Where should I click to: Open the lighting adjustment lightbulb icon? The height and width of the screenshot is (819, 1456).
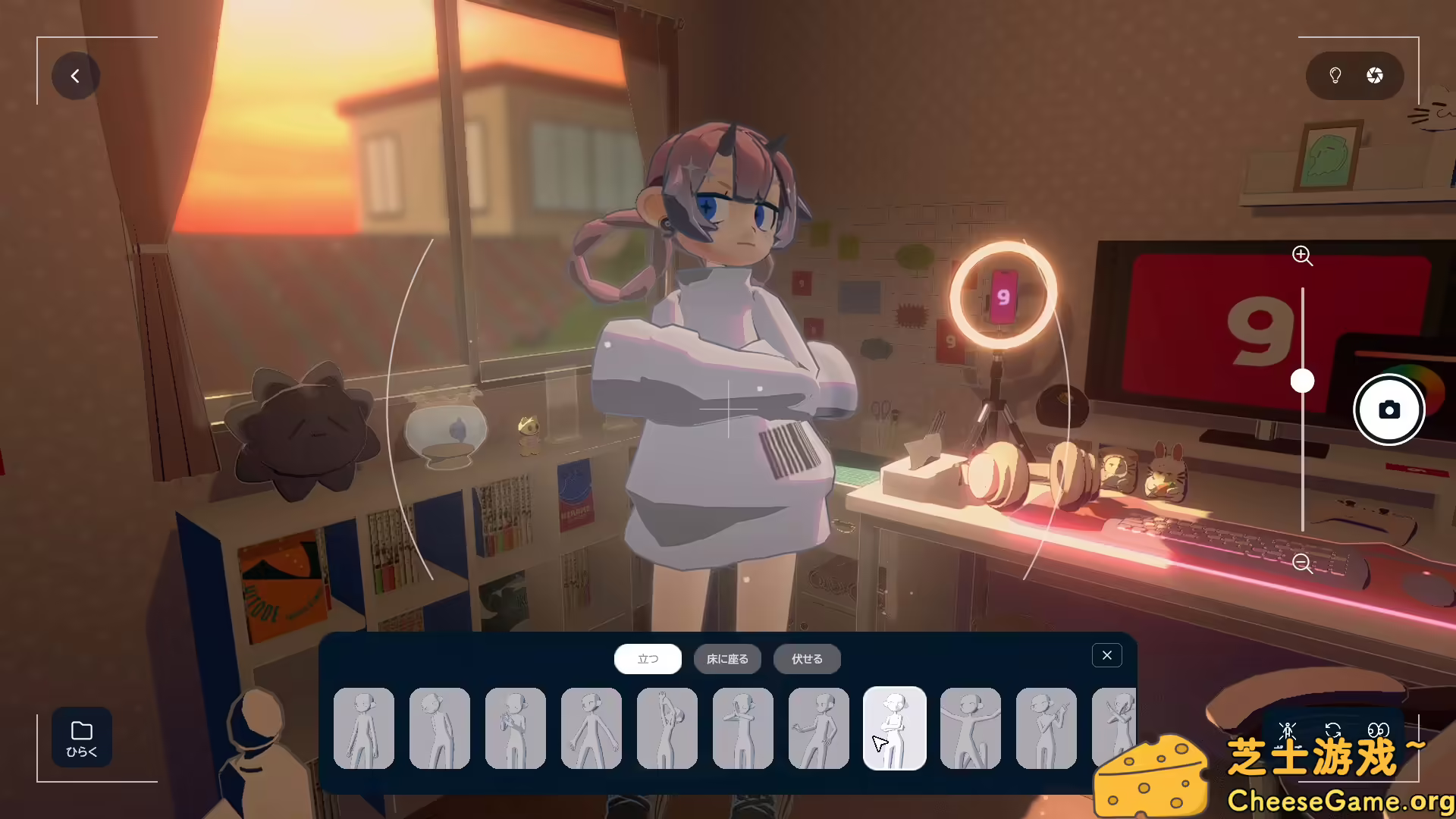pos(1334,76)
